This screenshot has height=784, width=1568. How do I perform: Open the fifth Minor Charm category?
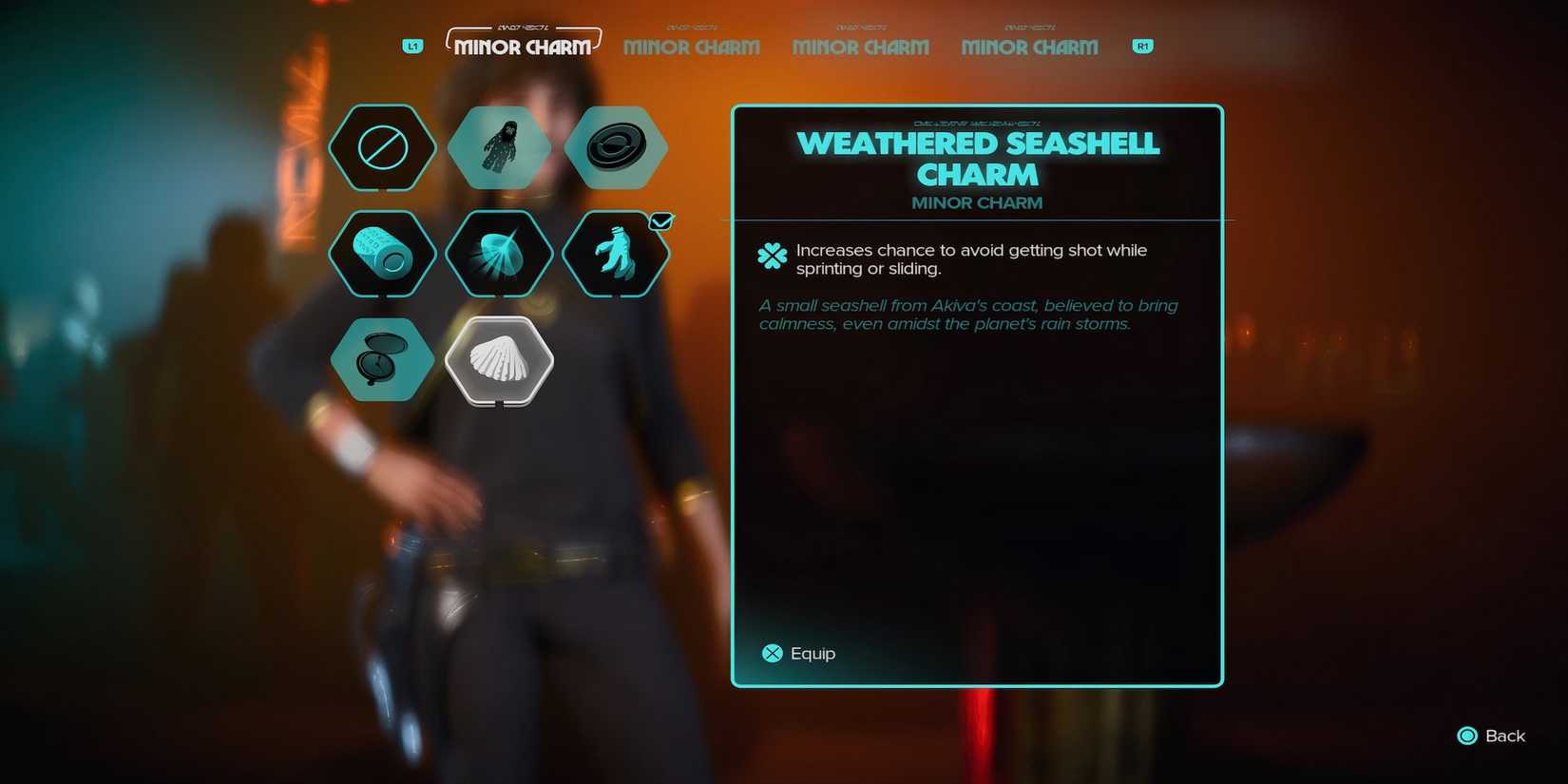pos(1142,46)
